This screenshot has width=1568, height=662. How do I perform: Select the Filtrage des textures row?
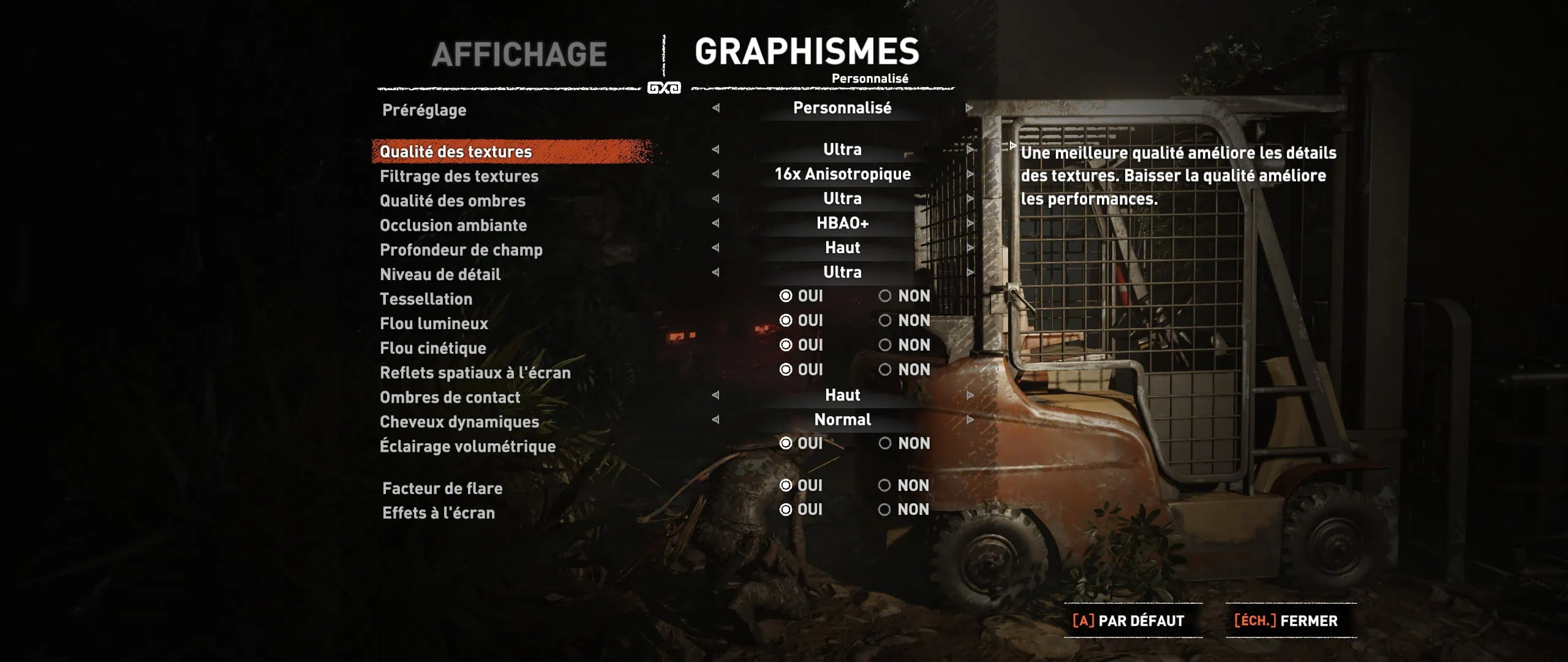click(459, 177)
